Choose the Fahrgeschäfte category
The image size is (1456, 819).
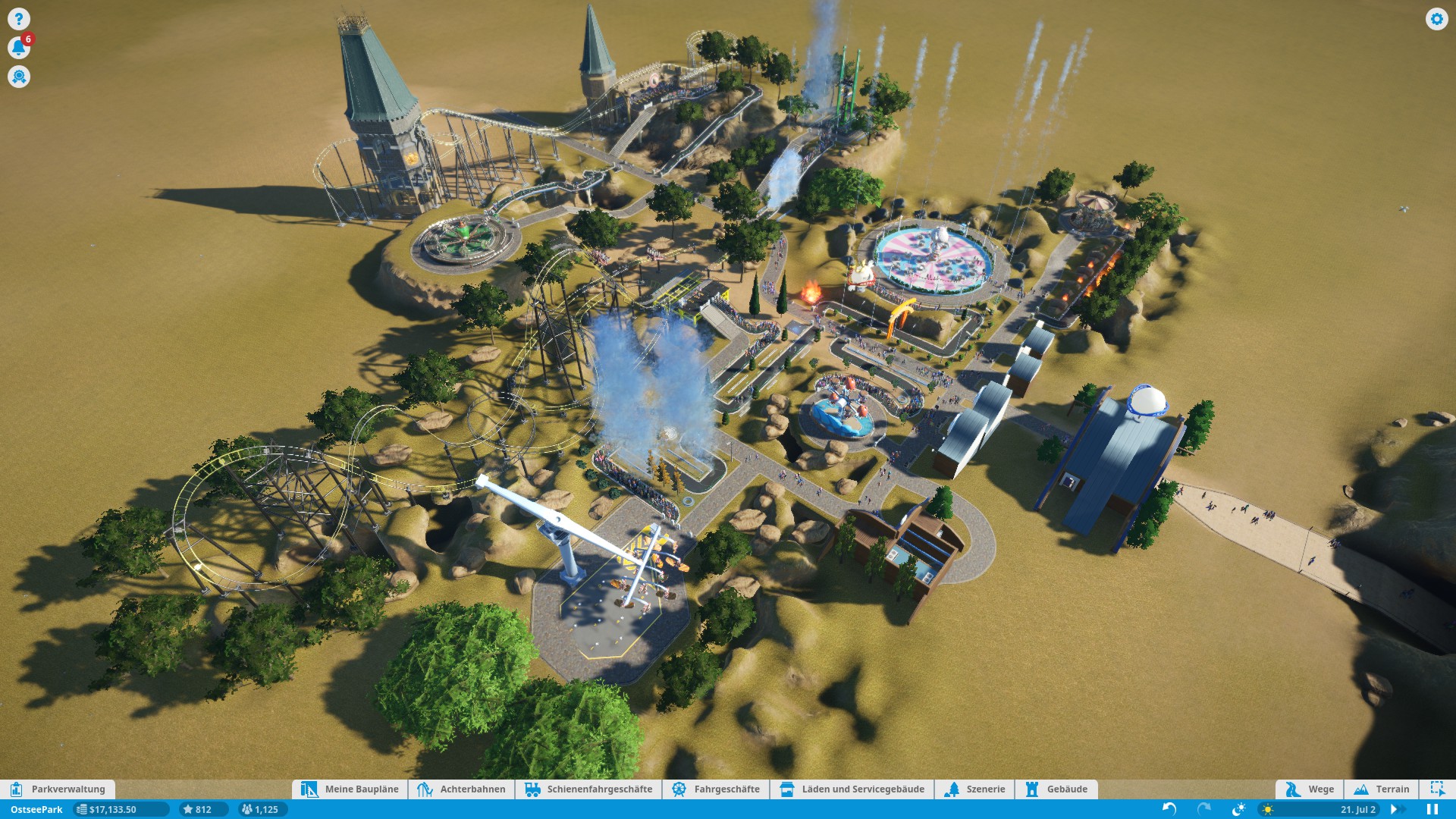716,789
